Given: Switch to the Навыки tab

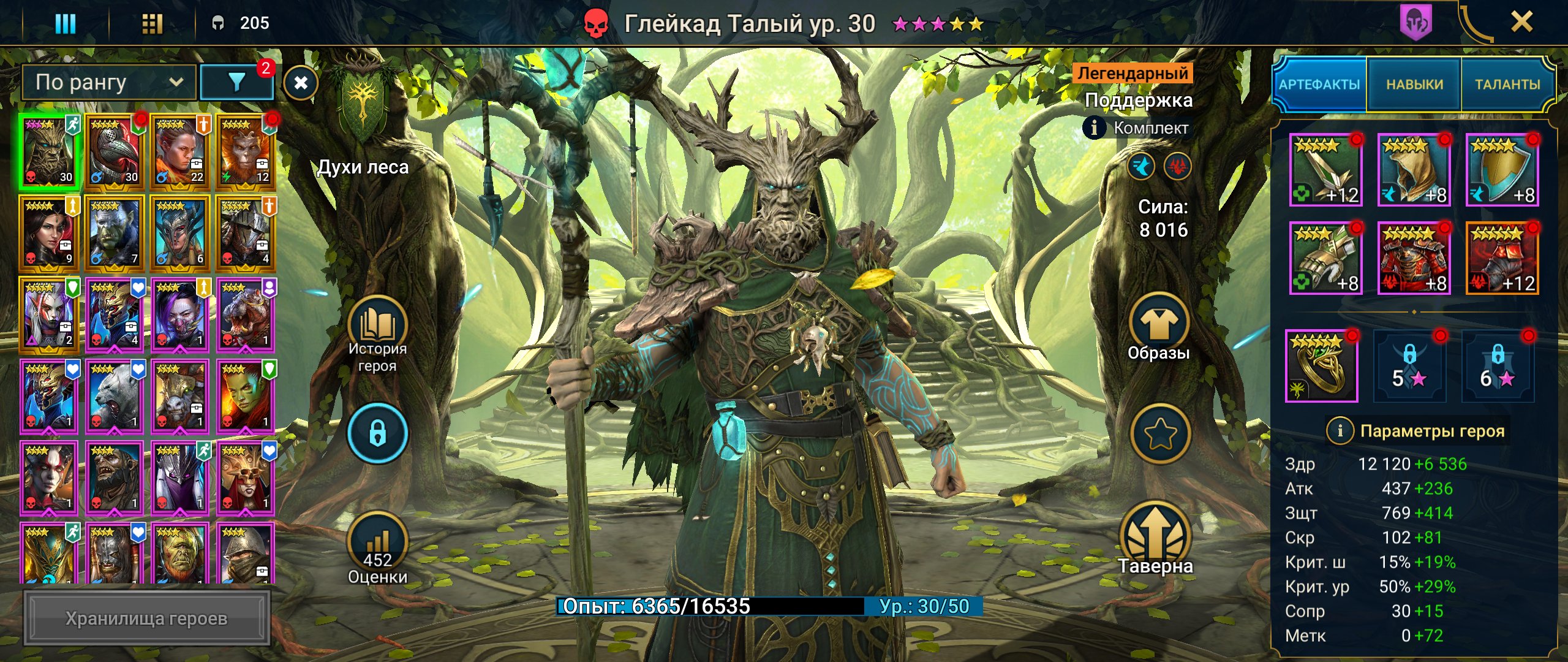Looking at the screenshot, I should 1414,85.
